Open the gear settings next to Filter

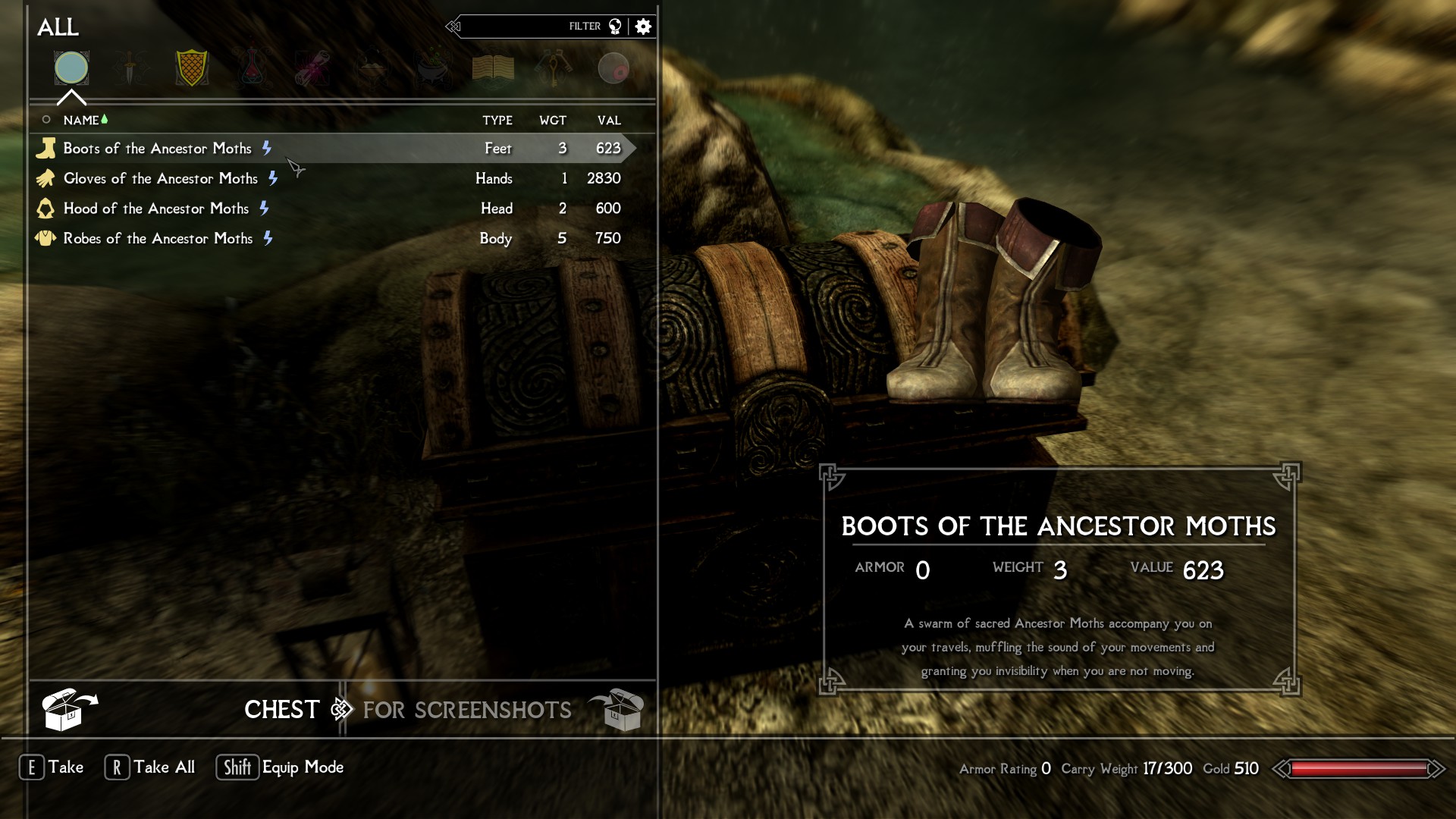(x=643, y=27)
